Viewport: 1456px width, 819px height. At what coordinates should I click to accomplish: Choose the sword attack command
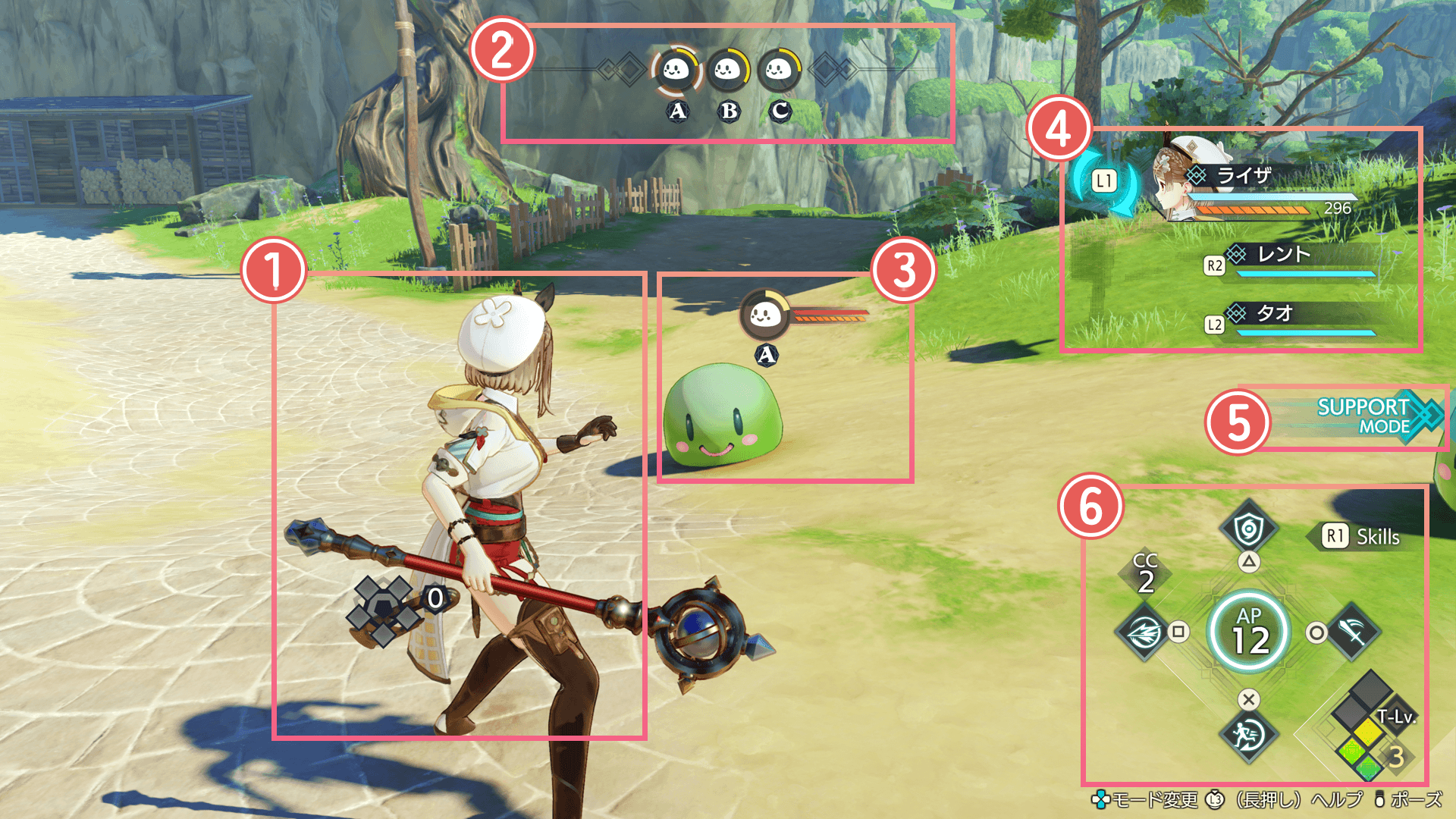click(x=1354, y=631)
